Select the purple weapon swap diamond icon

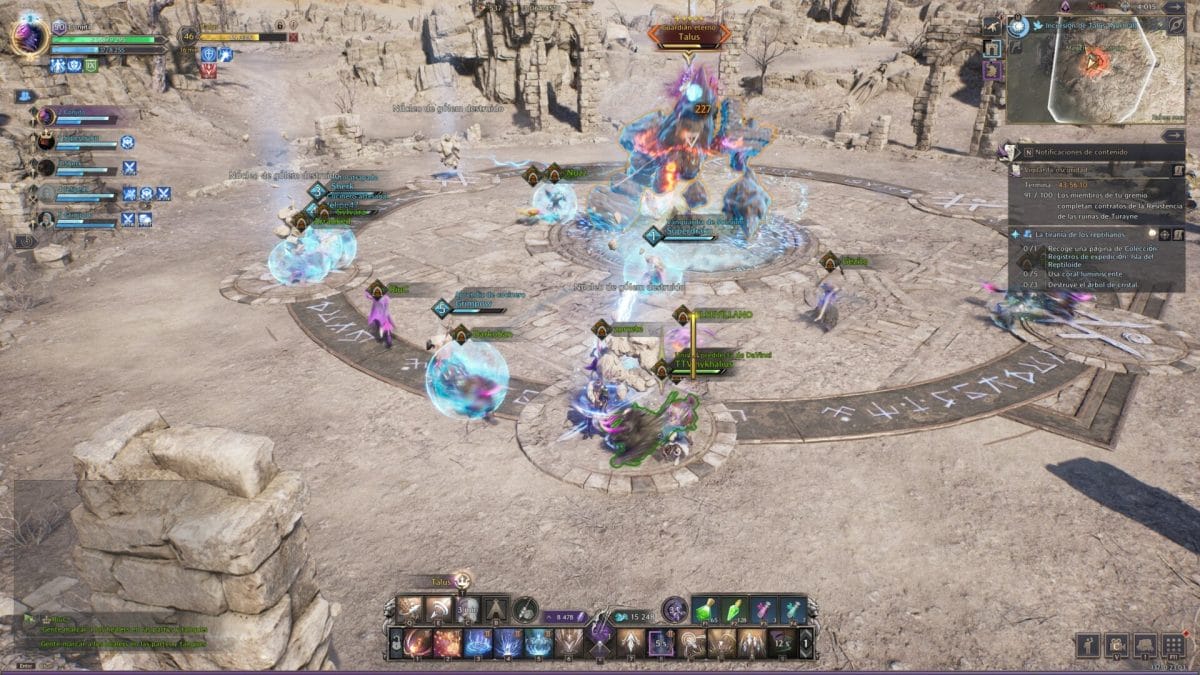click(x=599, y=632)
